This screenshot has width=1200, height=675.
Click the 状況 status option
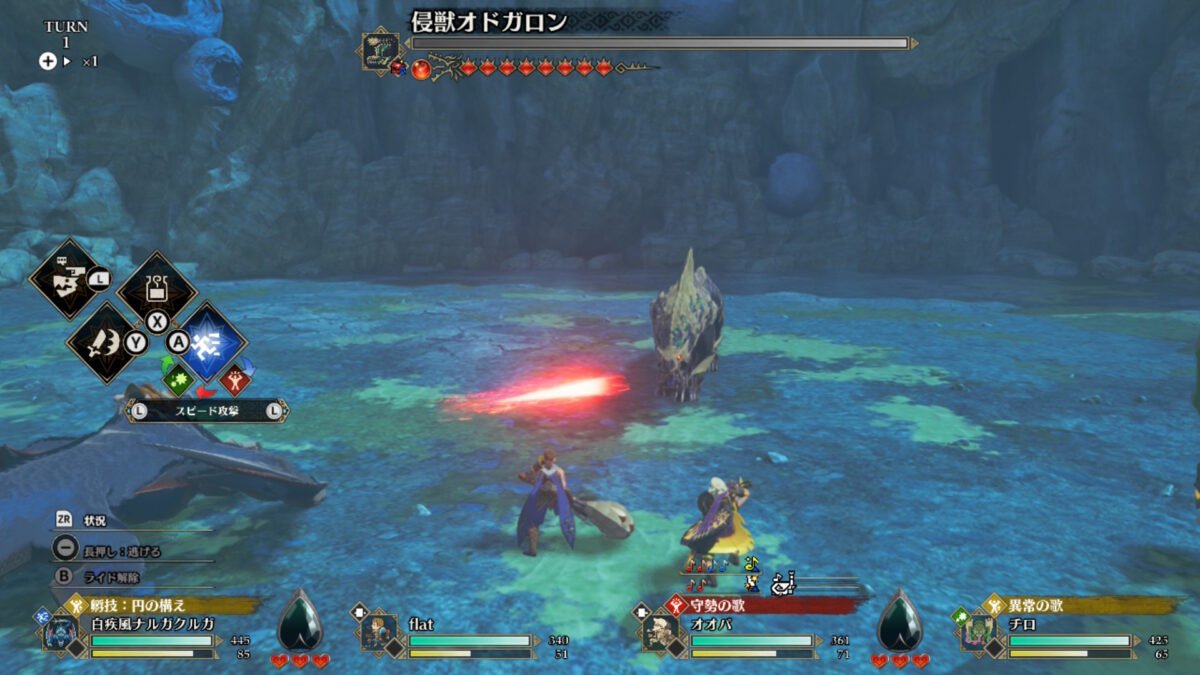click(x=95, y=521)
